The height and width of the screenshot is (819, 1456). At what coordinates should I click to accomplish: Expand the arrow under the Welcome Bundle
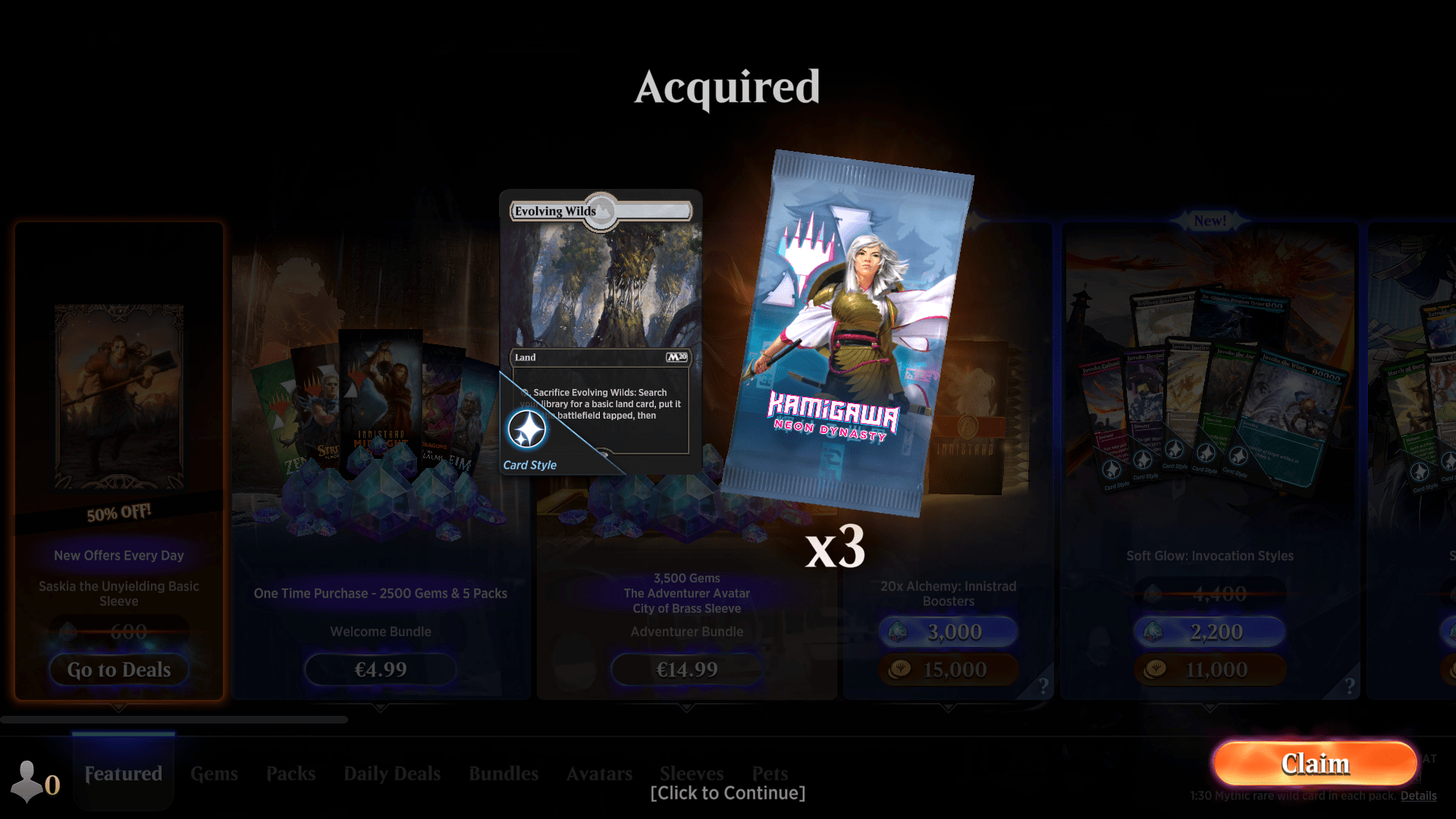point(380,707)
